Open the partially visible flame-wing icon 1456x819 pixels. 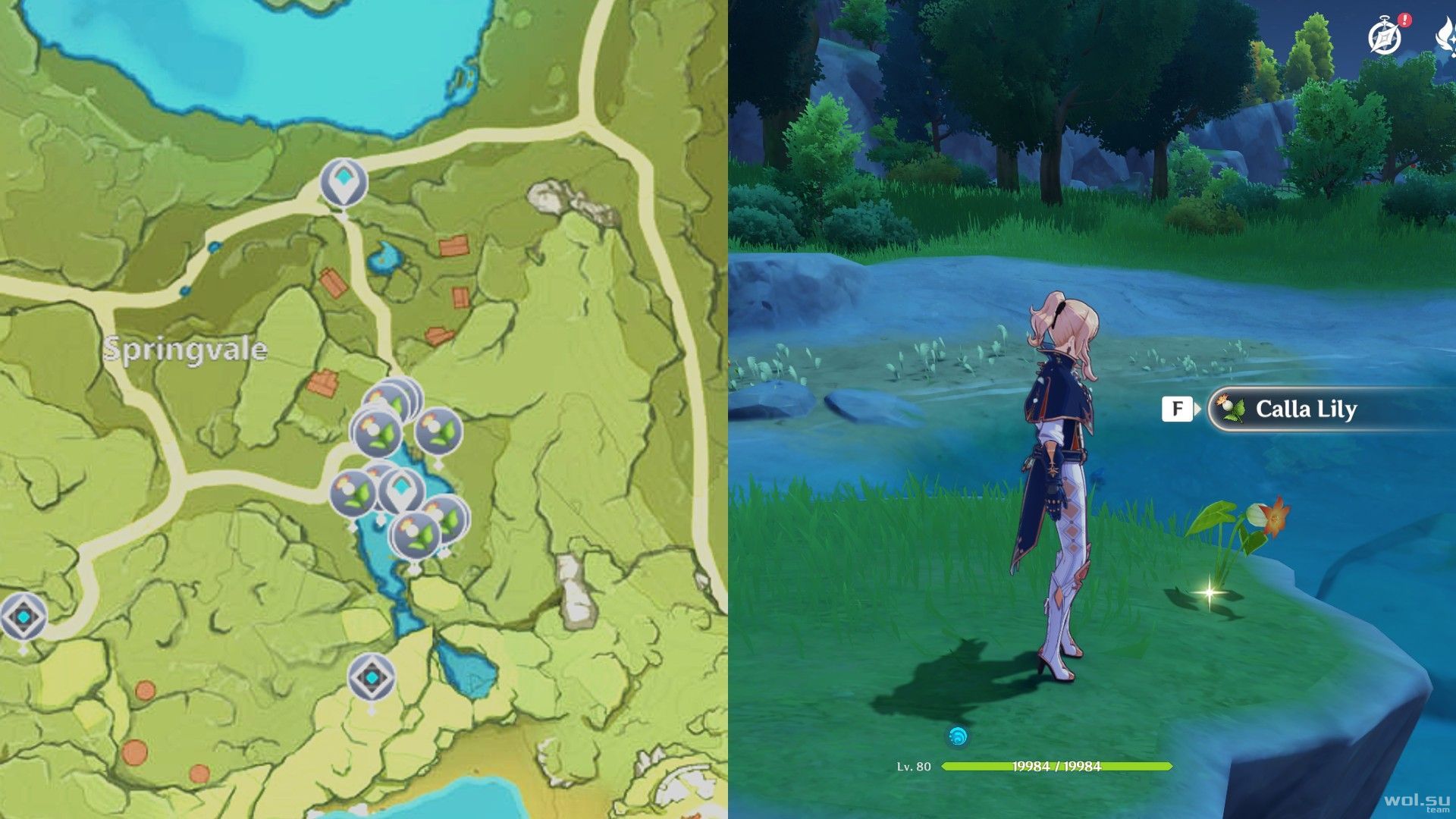(x=1445, y=38)
